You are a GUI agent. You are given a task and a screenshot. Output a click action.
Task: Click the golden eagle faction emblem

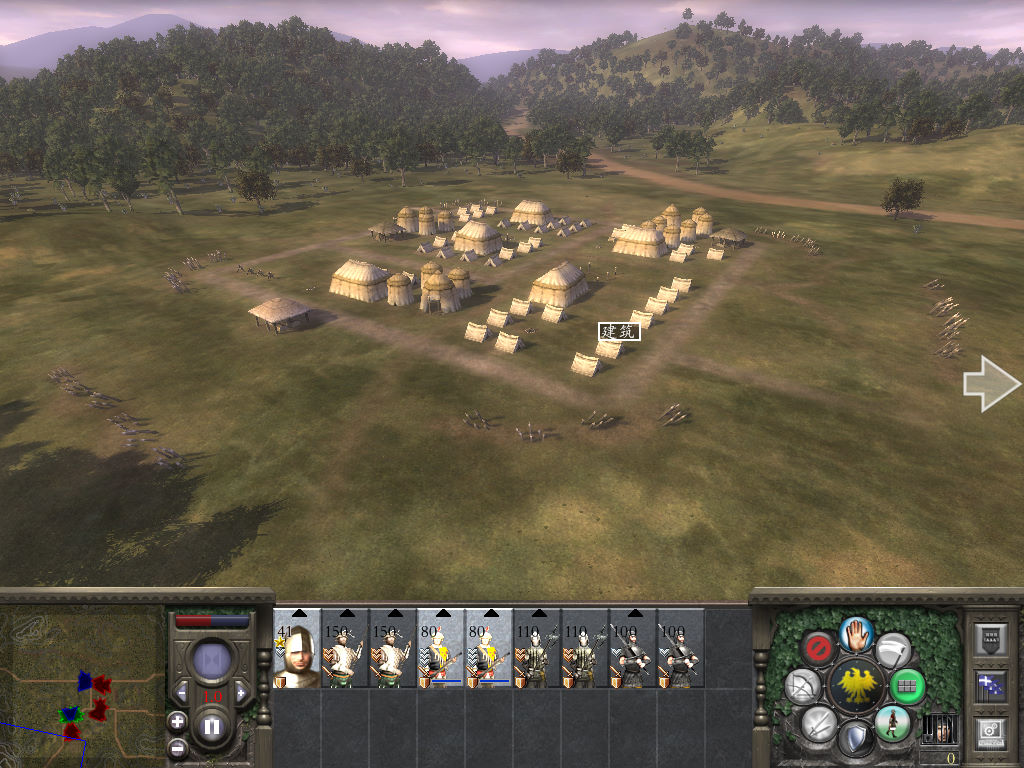coord(856,686)
